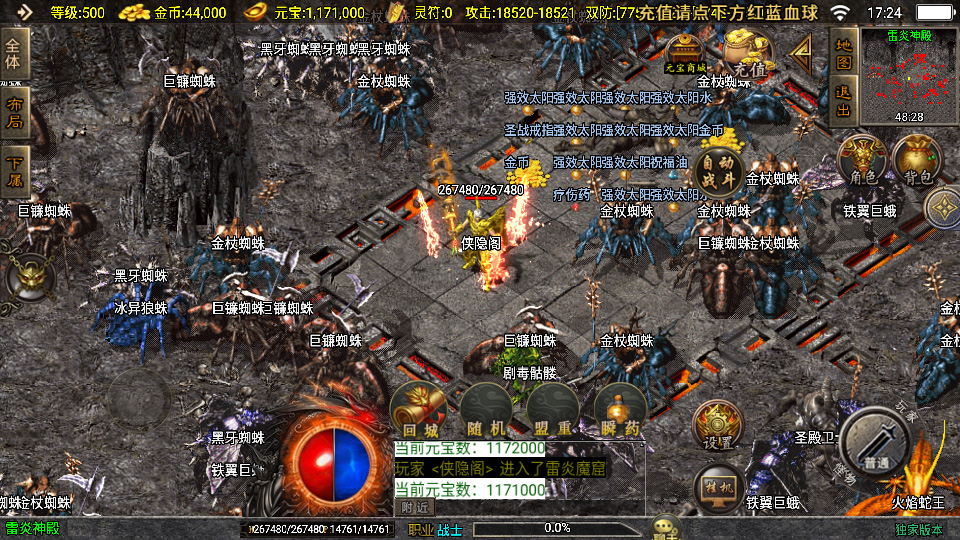Use the 回城 return-to-town scroll
Viewport: 960px width, 540px height.
click(417, 411)
